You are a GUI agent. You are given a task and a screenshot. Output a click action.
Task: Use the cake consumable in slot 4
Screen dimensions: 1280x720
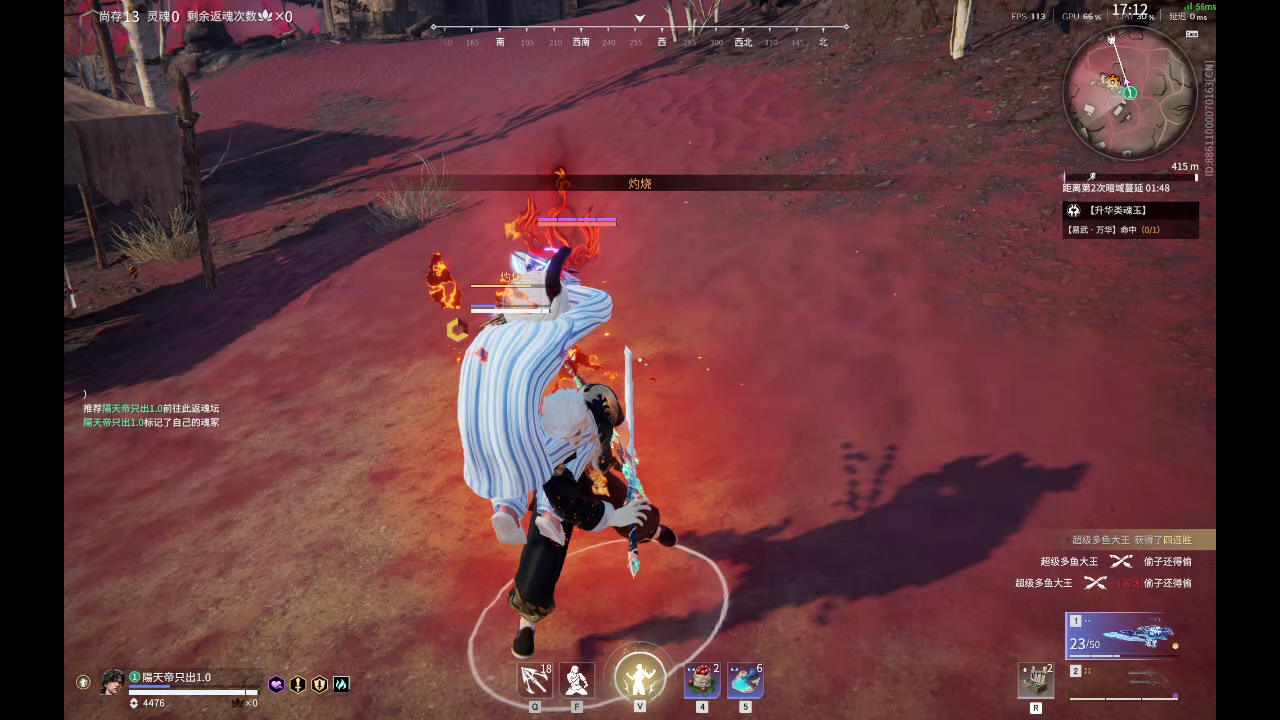[x=700, y=680]
